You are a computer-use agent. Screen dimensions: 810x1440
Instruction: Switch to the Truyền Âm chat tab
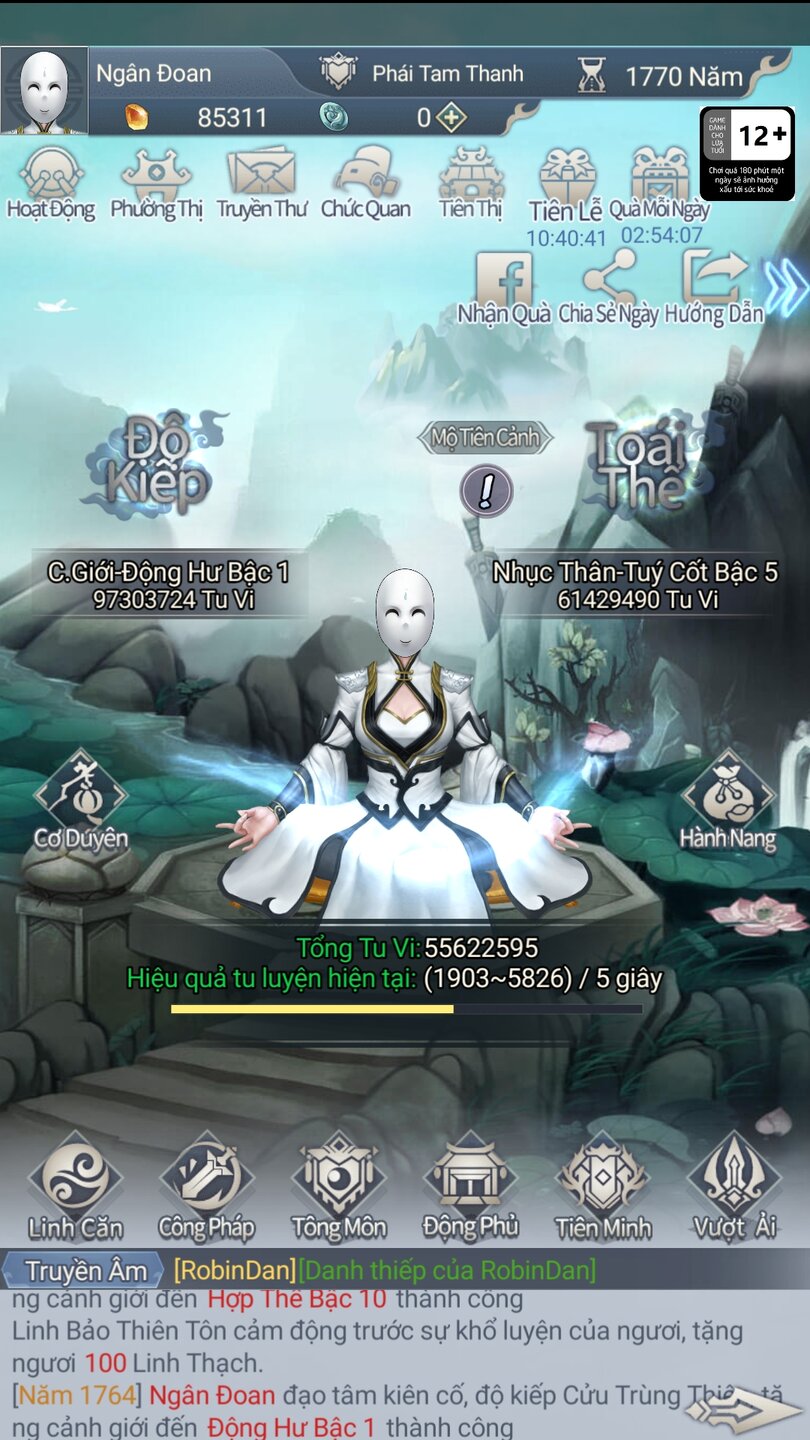84,1270
